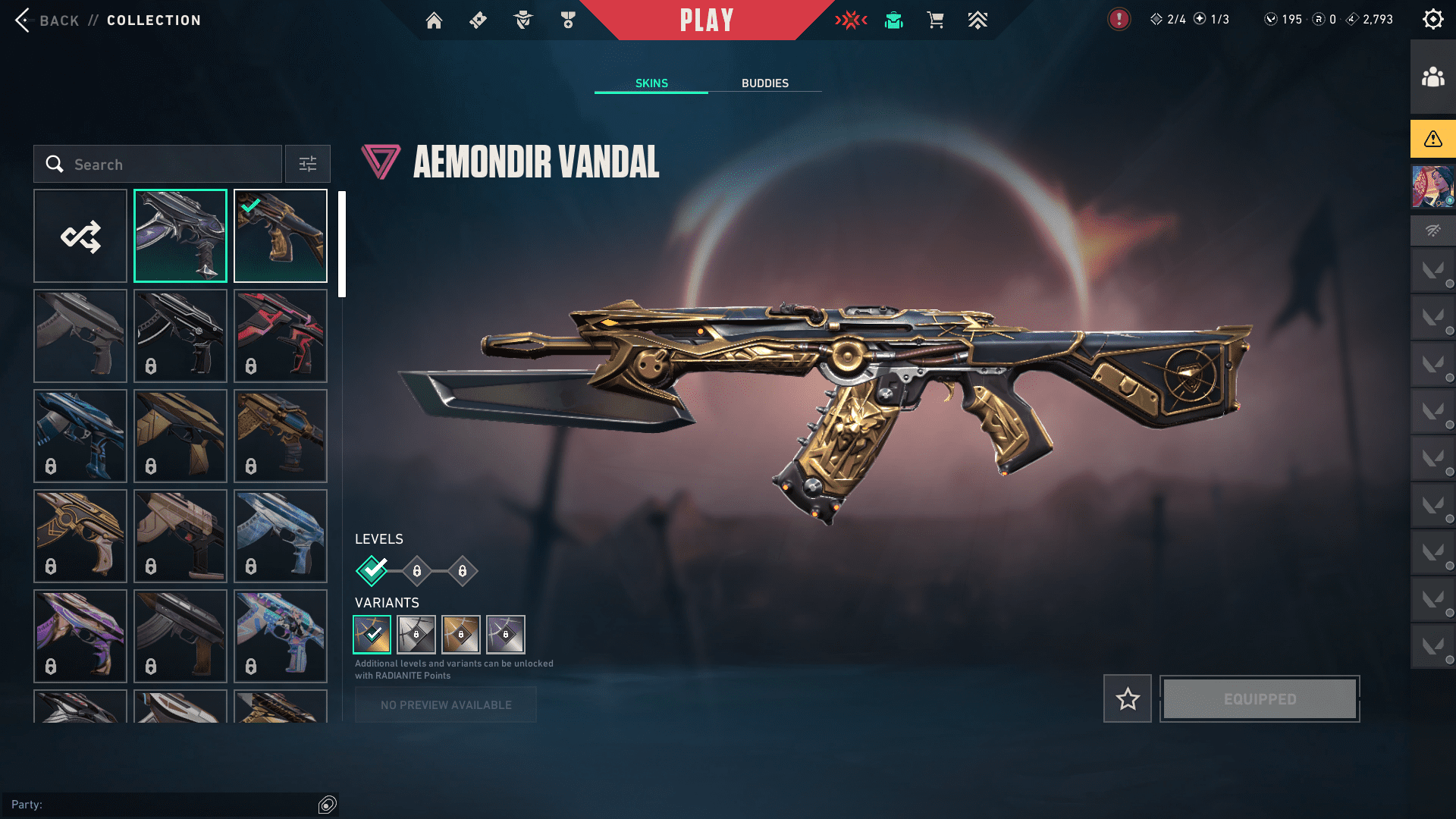Open the Settings gear icon
This screenshot has height=819, width=1456.
[1432, 19]
